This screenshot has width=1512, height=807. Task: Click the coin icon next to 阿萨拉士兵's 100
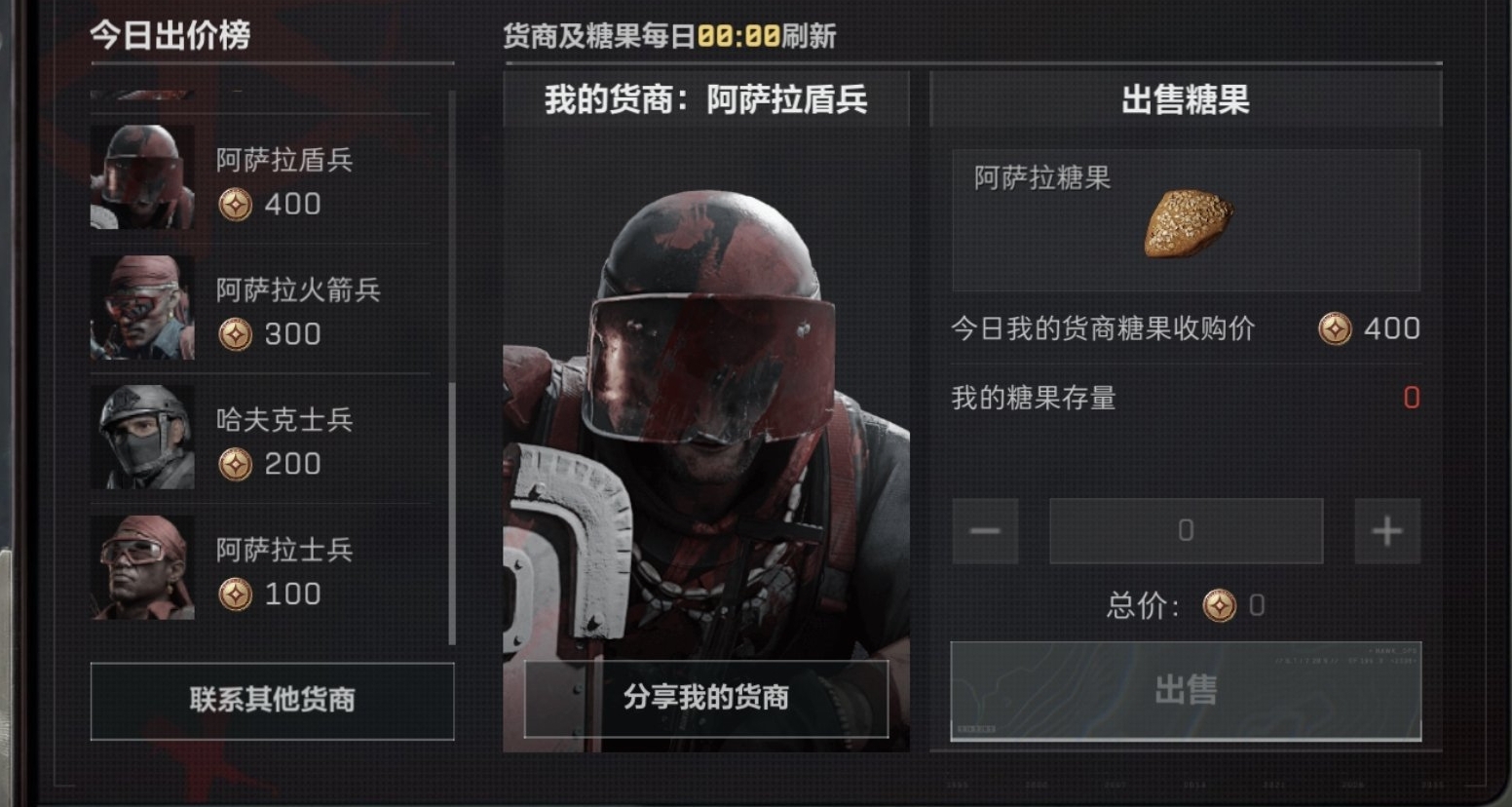[x=234, y=596]
